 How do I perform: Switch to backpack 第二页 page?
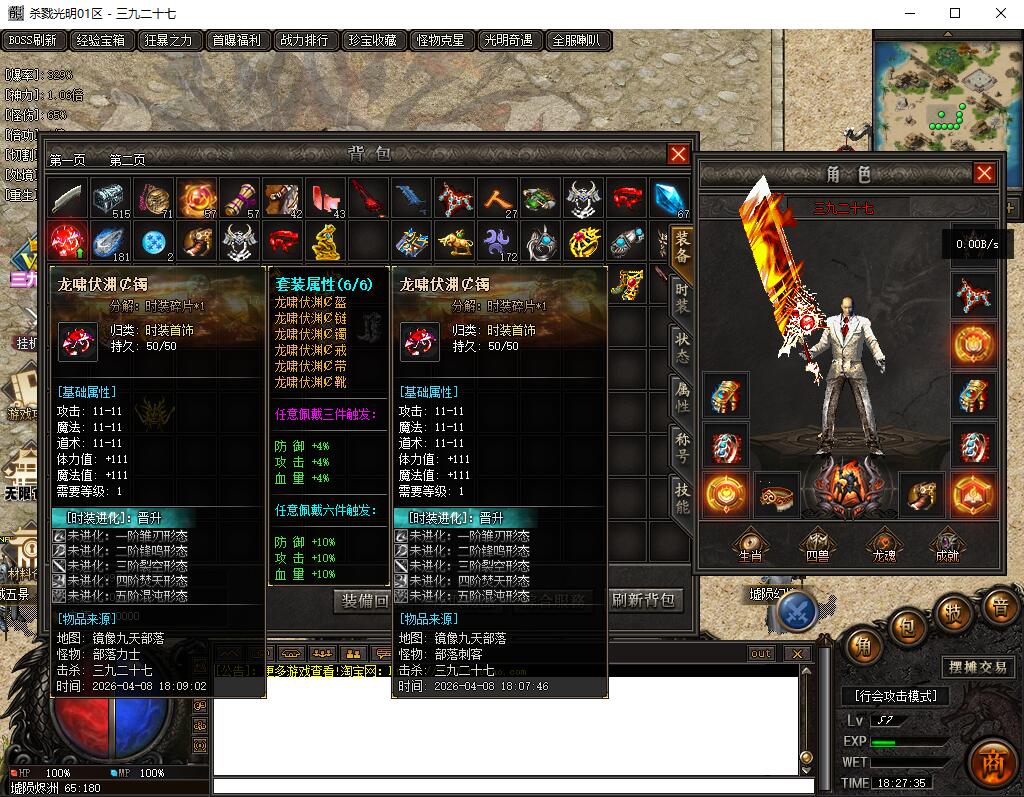[x=127, y=160]
